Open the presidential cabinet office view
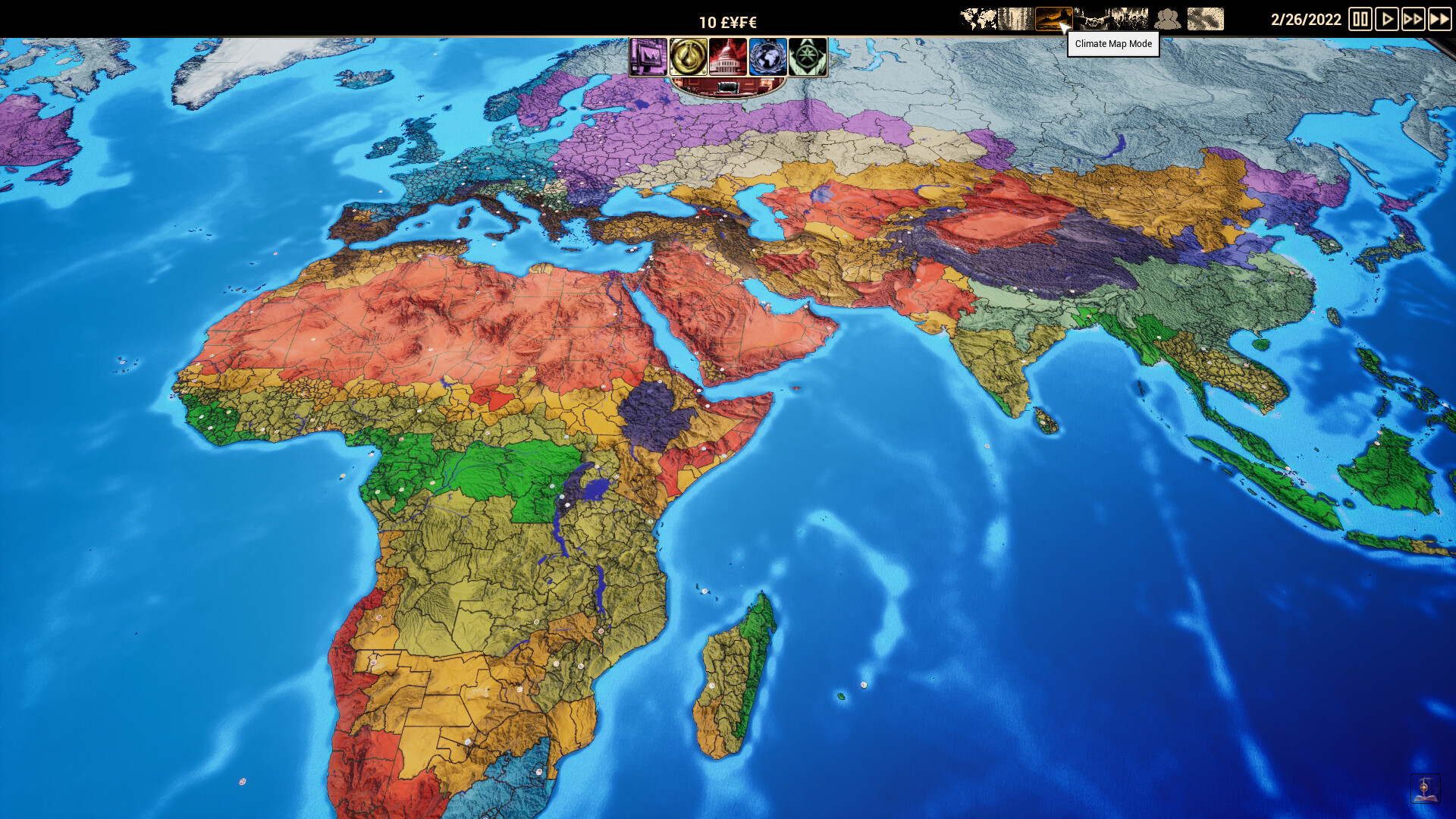Screen dimensions: 1456x819 [x=726, y=89]
